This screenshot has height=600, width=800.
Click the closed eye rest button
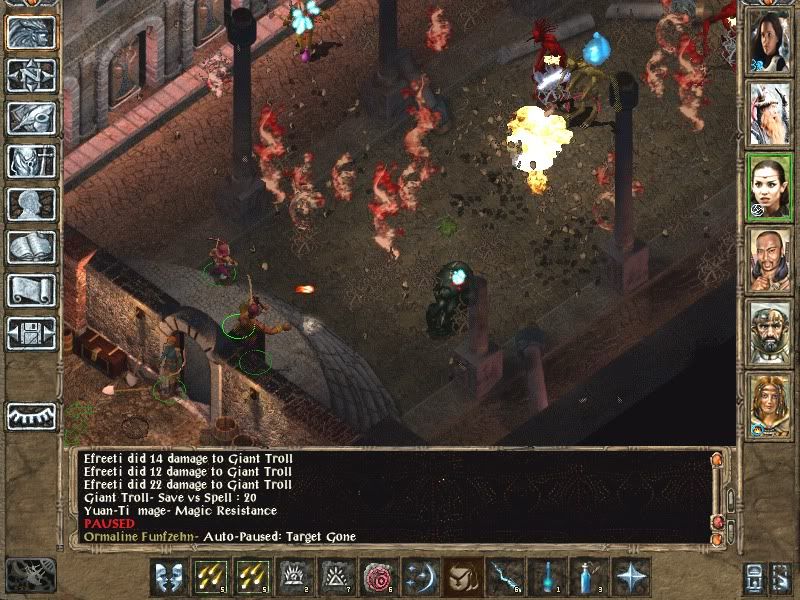[x=32, y=415]
